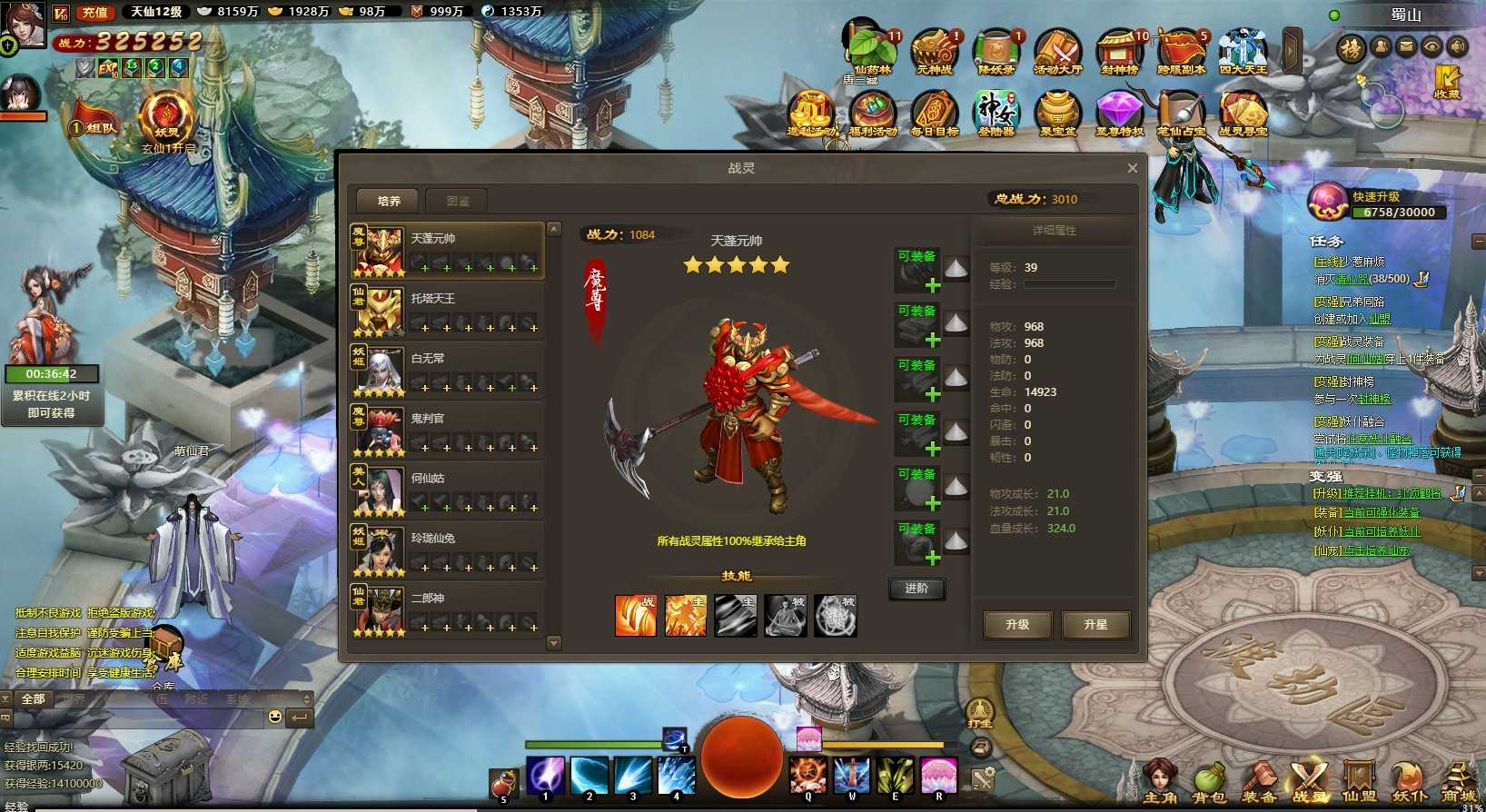Switch to the 图鉴 tab
Image resolution: width=1486 pixels, height=812 pixels.
pos(458,201)
